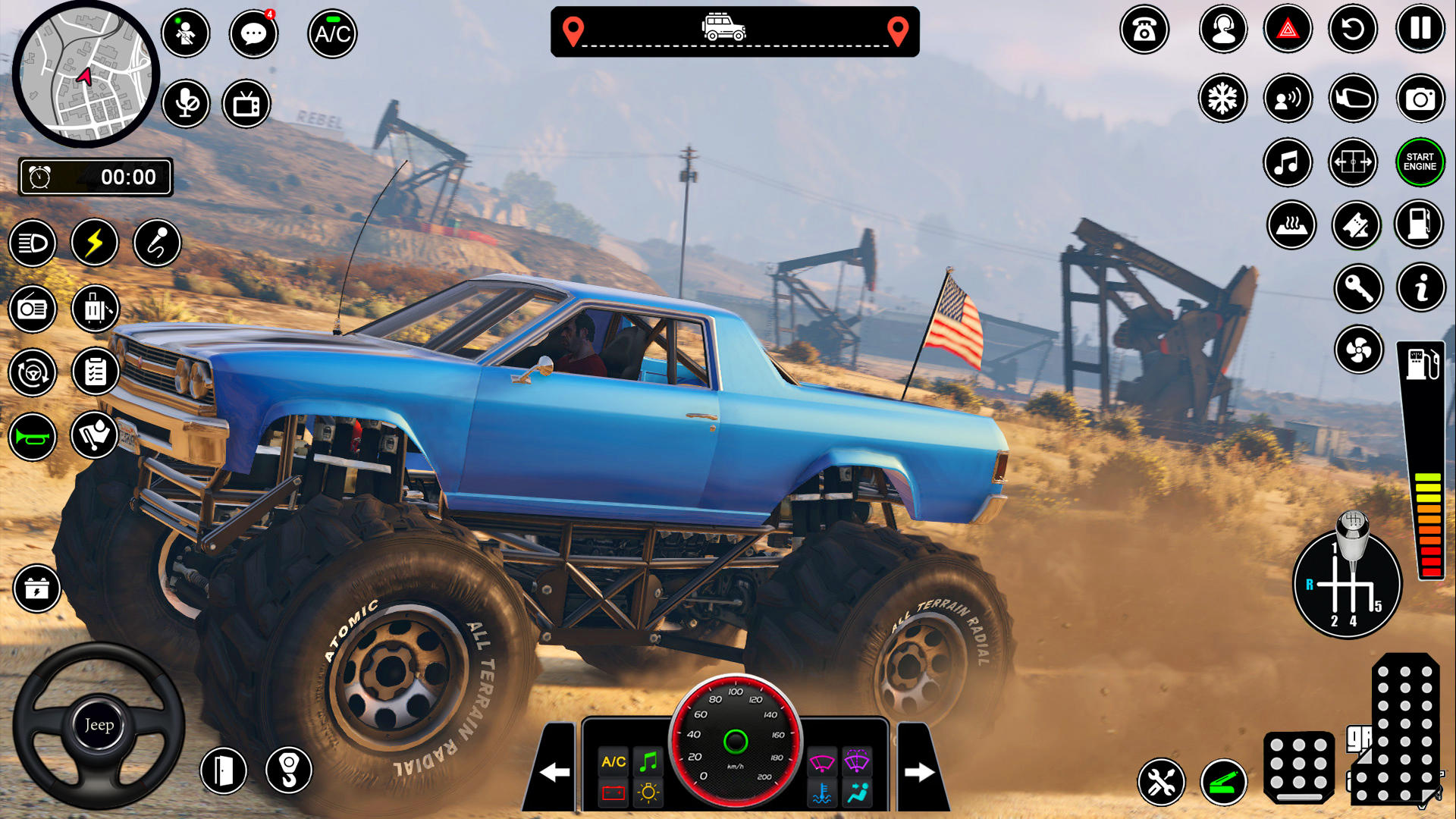Turn on the headlights
Viewport: 1456px width, 819px height.
(x=33, y=243)
